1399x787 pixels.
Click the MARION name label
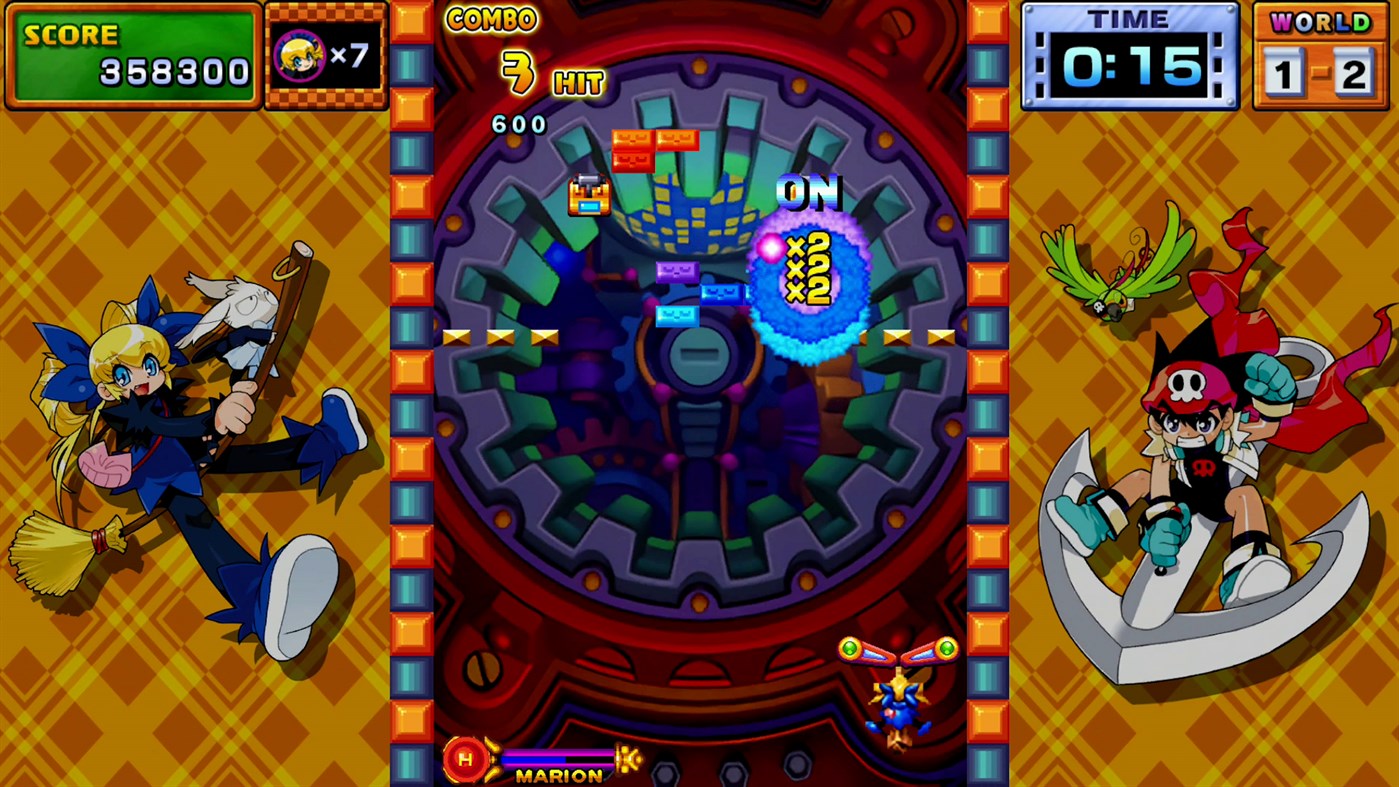click(560, 775)
